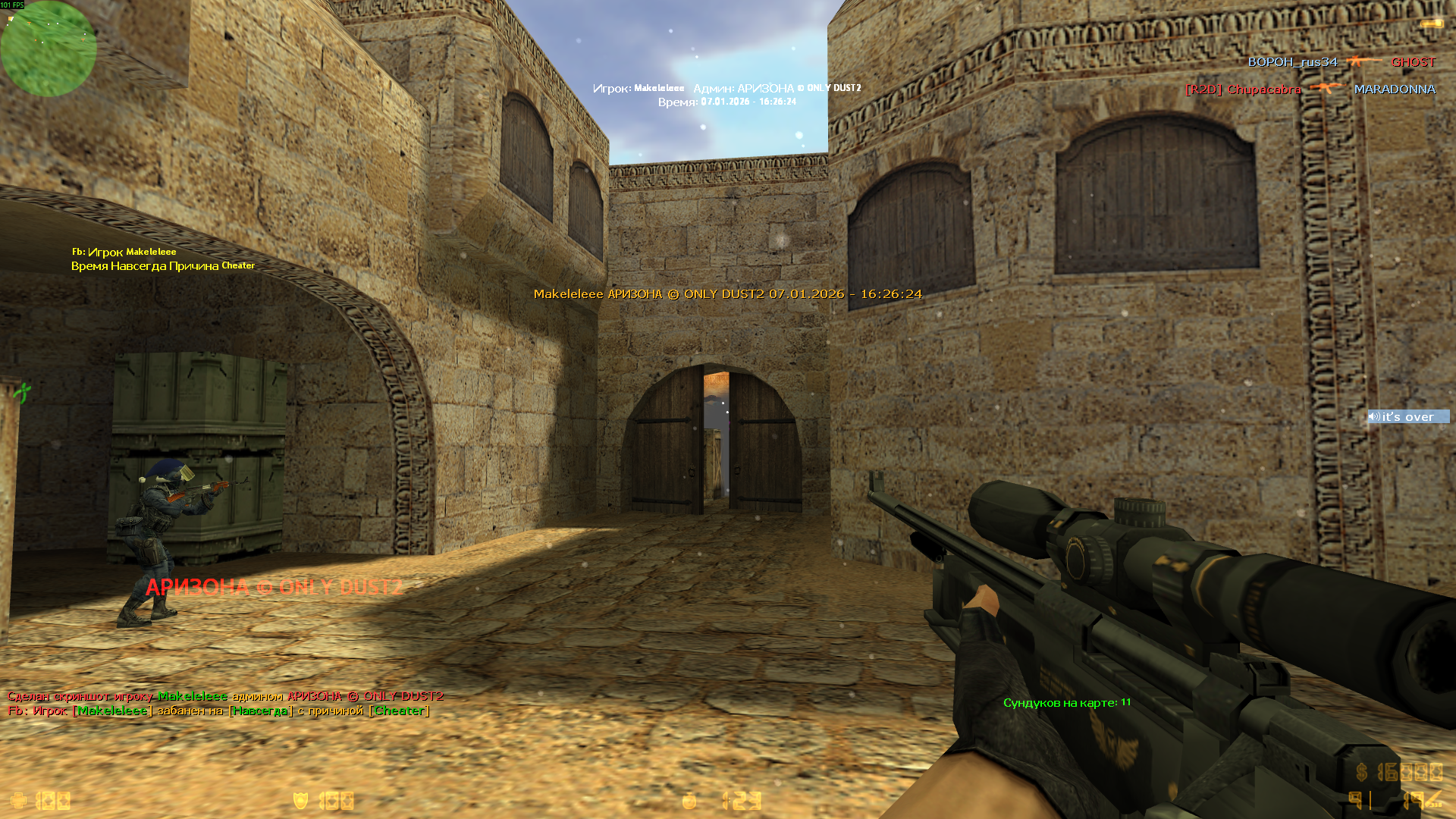Image resolution: width=1456 pixels, height=819 pixels.
Task: Select the kill feed row naming GHOST
Action: [1341, 62]
